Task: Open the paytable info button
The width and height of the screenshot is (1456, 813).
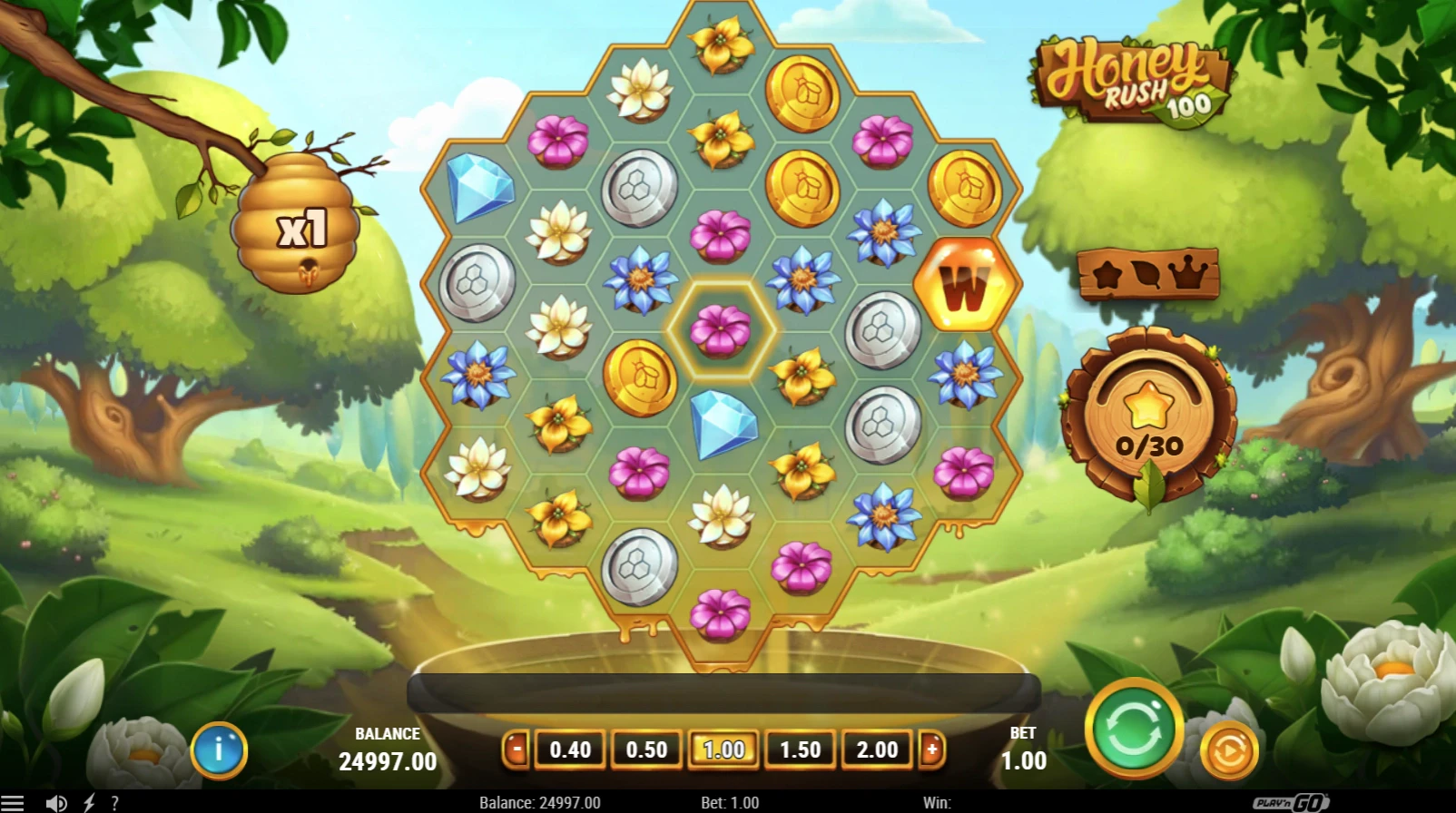Action: pos(218,750)
